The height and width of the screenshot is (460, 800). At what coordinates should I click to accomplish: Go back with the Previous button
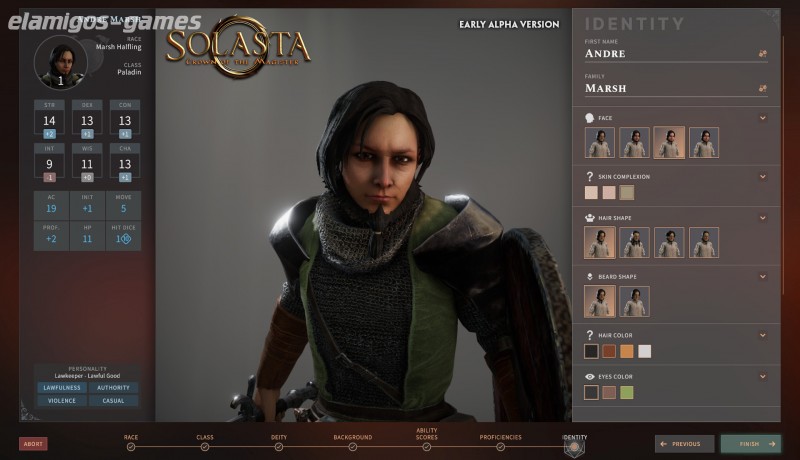click(x=685, y=444)
